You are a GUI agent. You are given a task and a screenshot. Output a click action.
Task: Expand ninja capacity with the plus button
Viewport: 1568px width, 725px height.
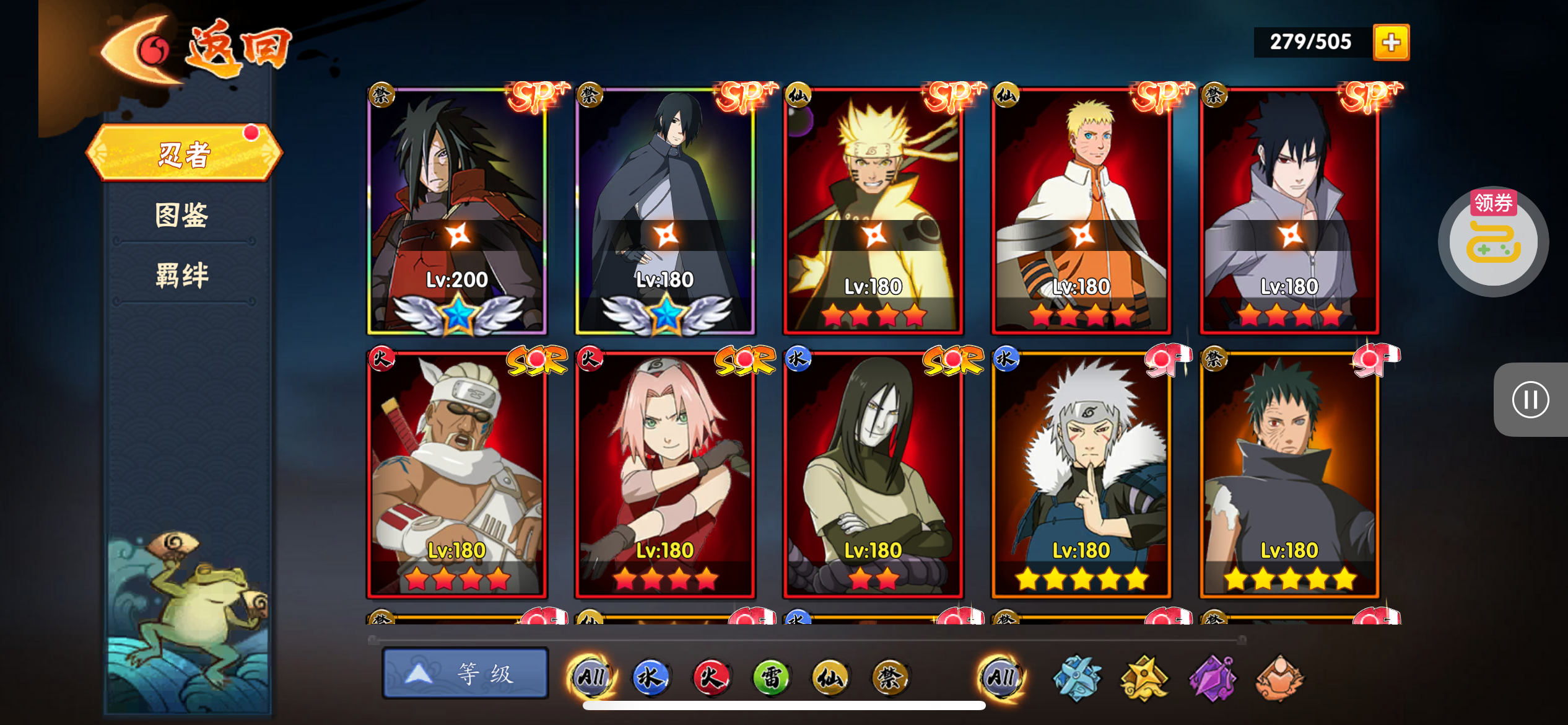coord(1391,42)
